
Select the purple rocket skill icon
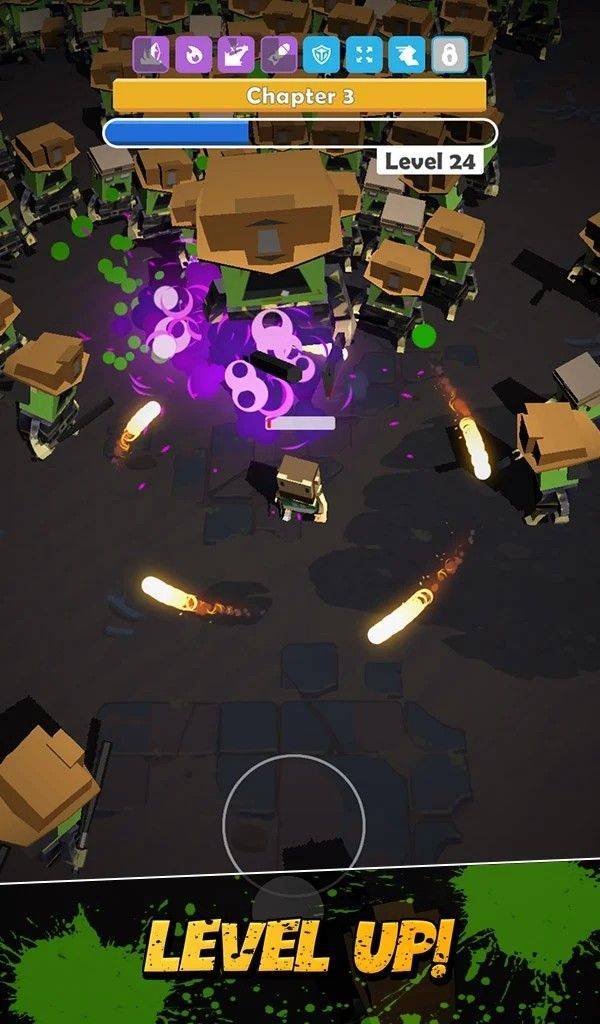click(x=279, y=55)
